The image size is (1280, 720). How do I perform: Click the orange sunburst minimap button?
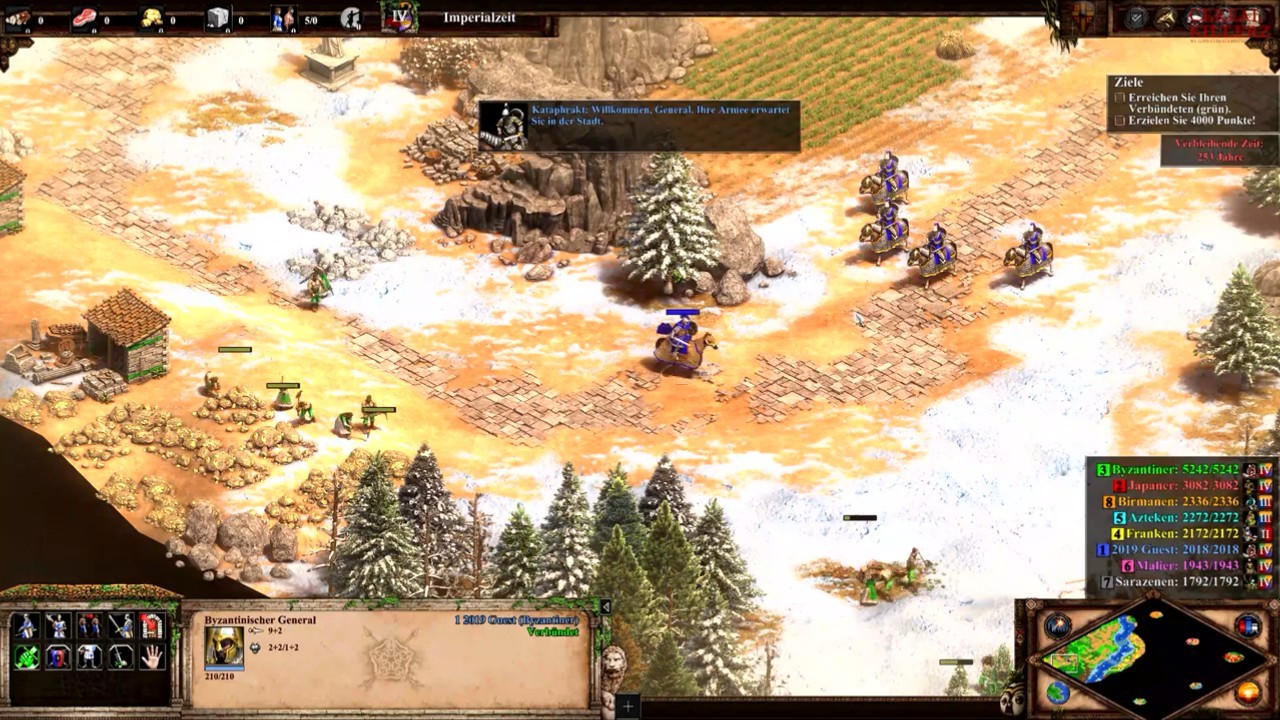(1249, 692)
